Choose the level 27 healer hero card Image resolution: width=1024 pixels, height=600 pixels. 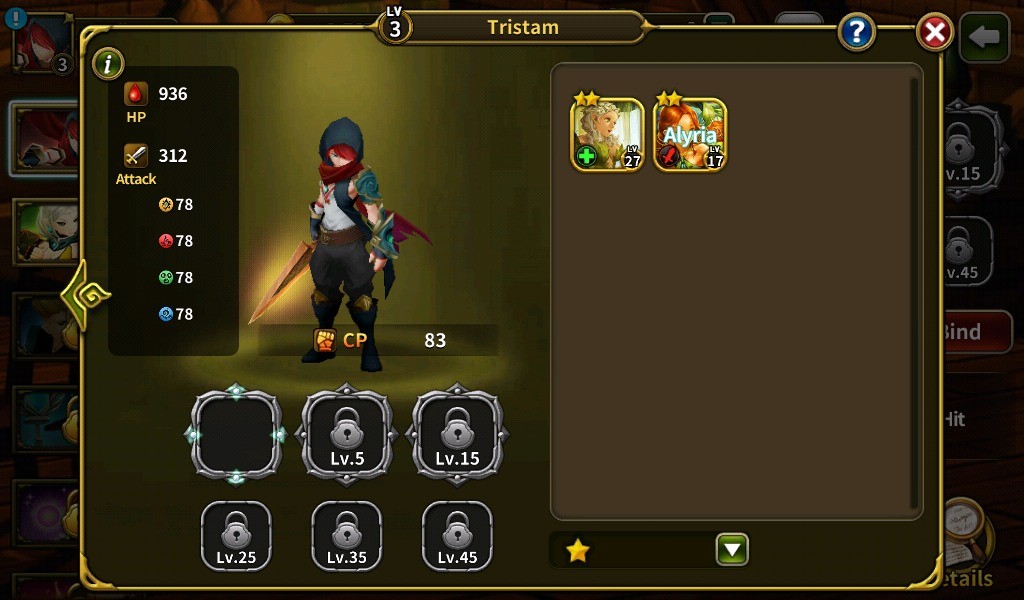pos(607,134)
